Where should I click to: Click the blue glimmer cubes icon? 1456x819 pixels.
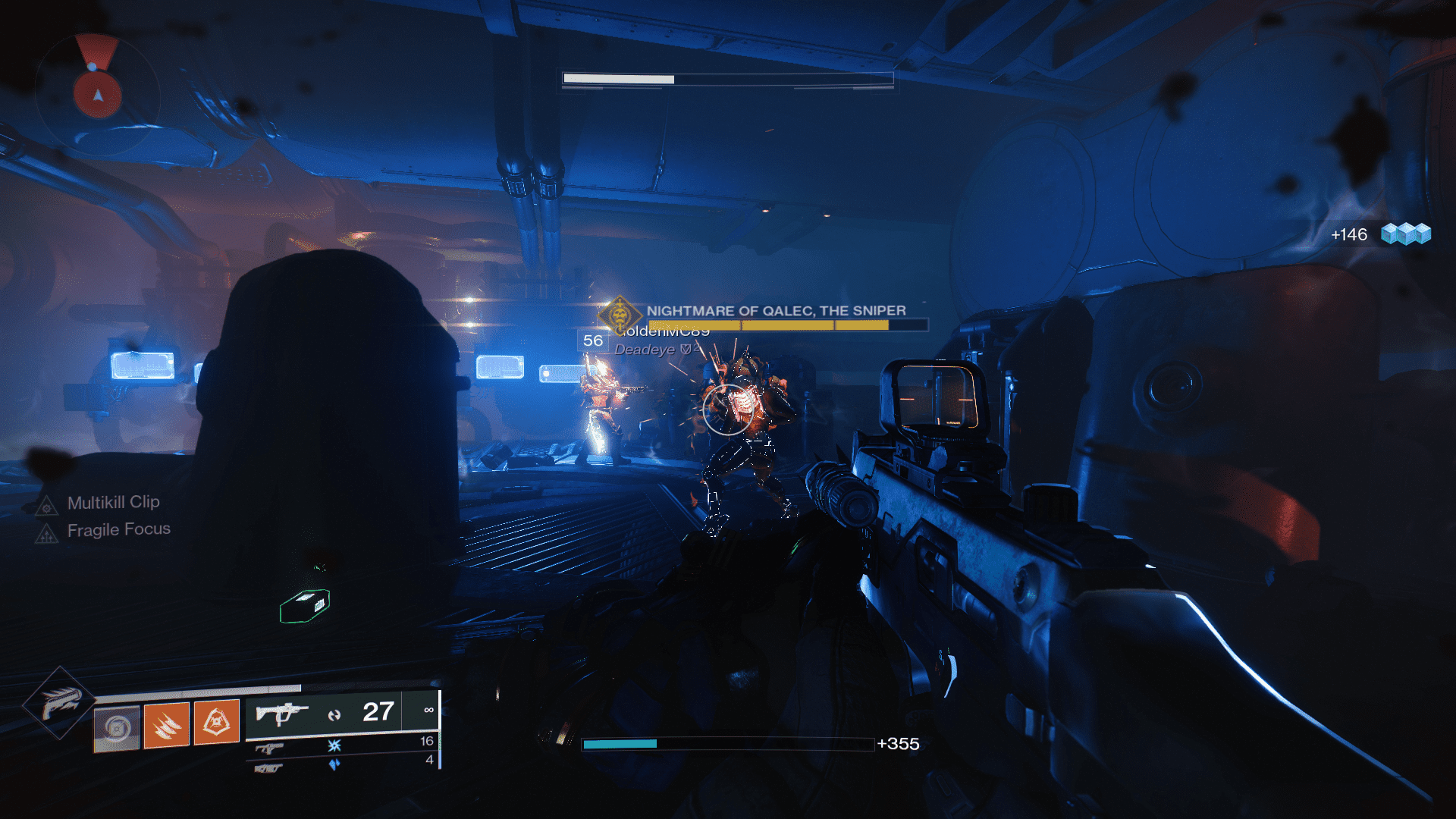click(x=1405, y=234)
